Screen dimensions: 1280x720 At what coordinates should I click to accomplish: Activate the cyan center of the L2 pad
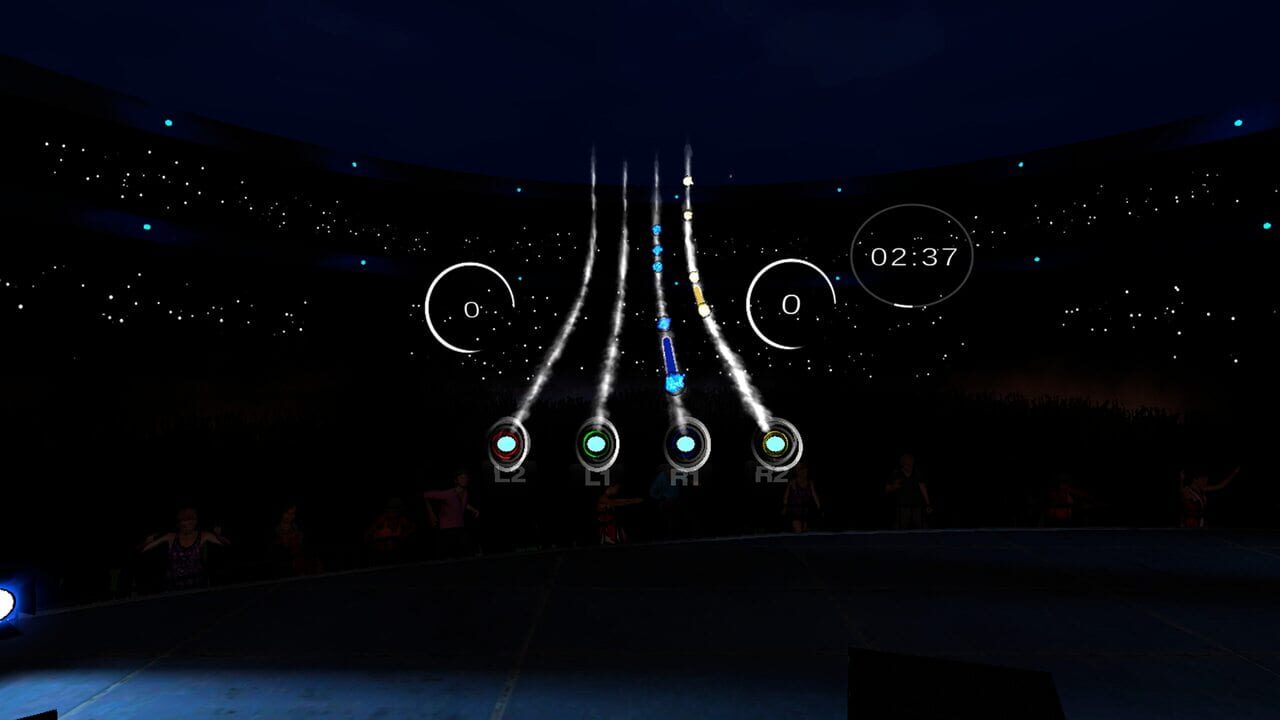click(505, 441)
